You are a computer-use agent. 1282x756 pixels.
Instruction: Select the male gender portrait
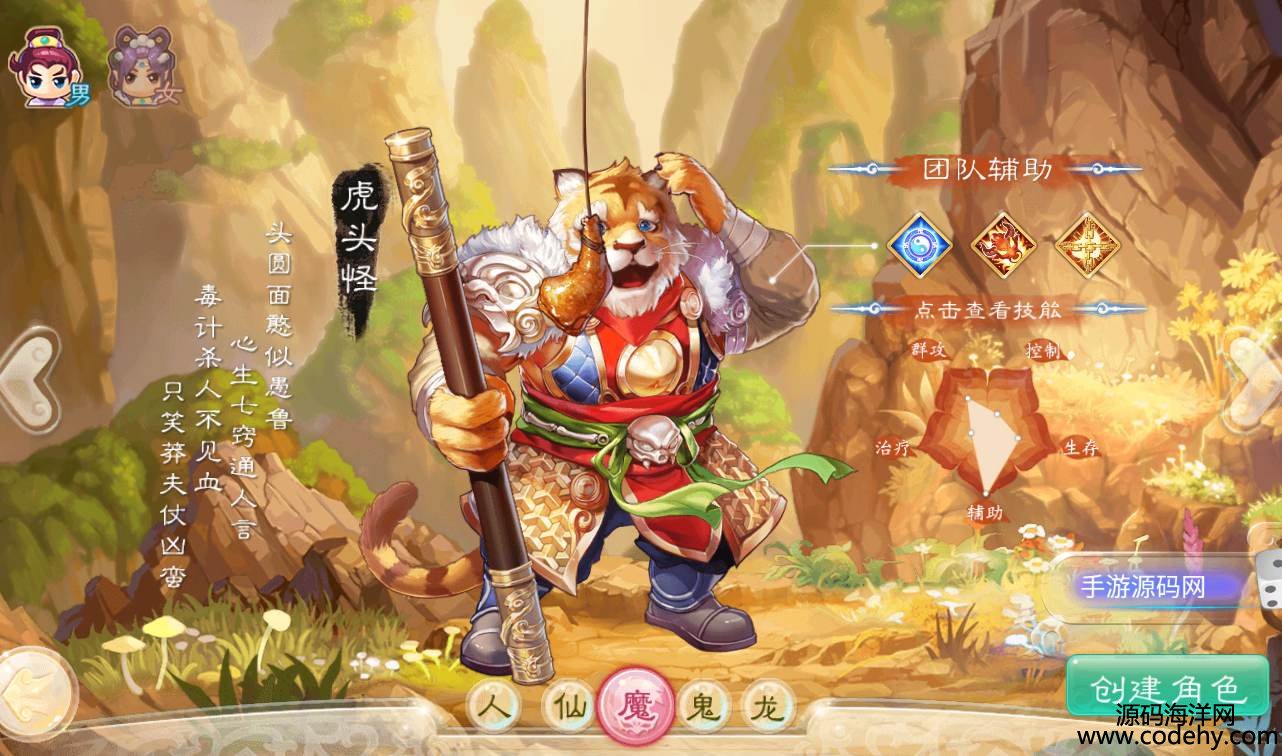pyautogui.click(x=50, y=68)
